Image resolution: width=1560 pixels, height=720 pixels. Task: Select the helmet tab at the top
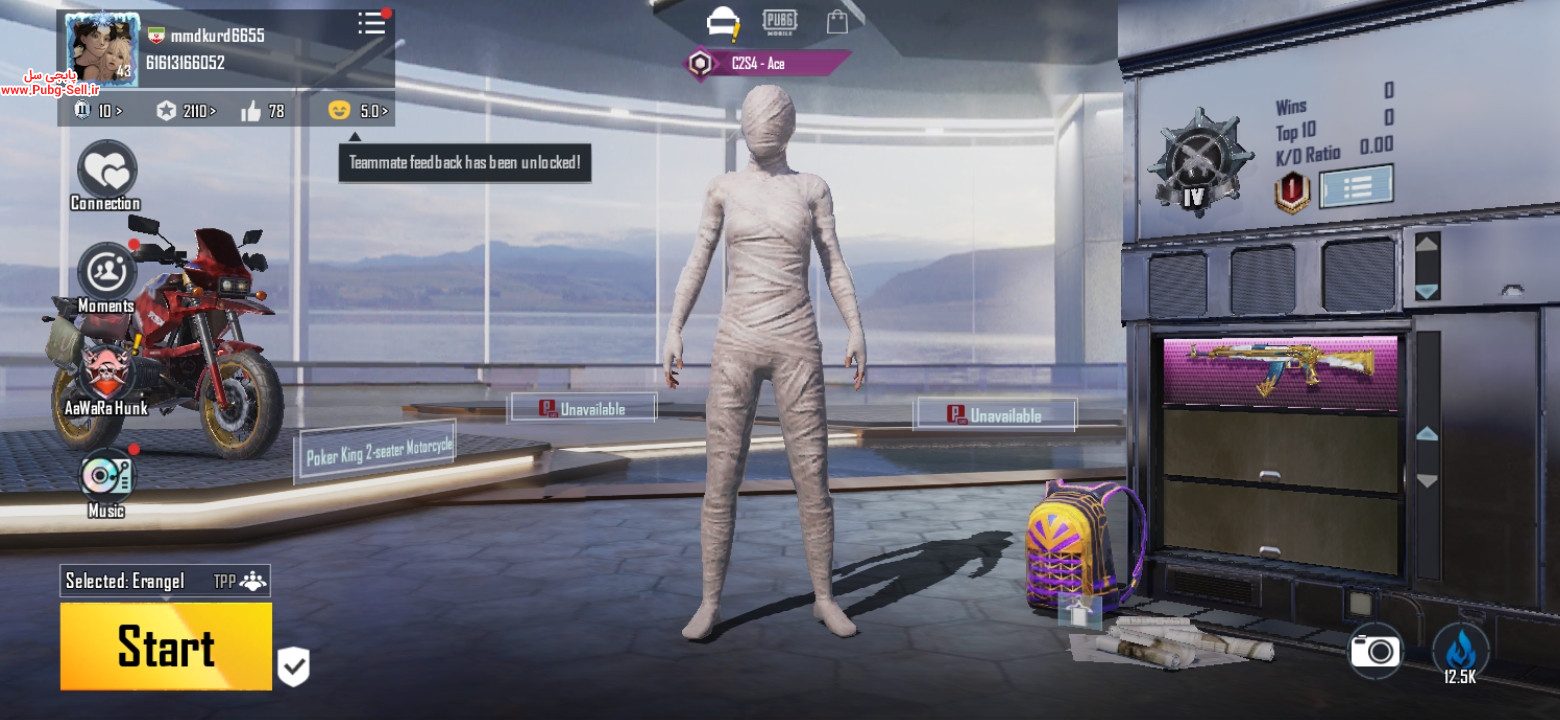coord(722,22)
